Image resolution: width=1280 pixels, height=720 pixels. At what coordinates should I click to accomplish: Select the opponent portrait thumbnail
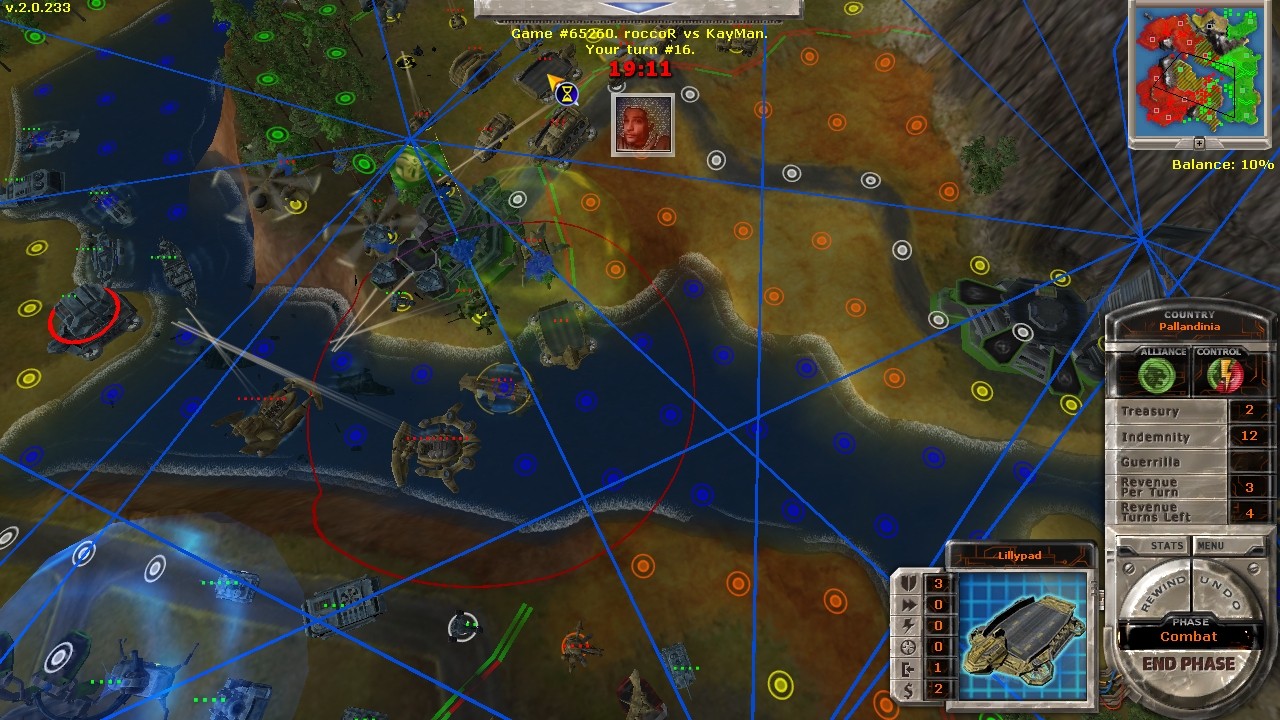tap(642, 124)
